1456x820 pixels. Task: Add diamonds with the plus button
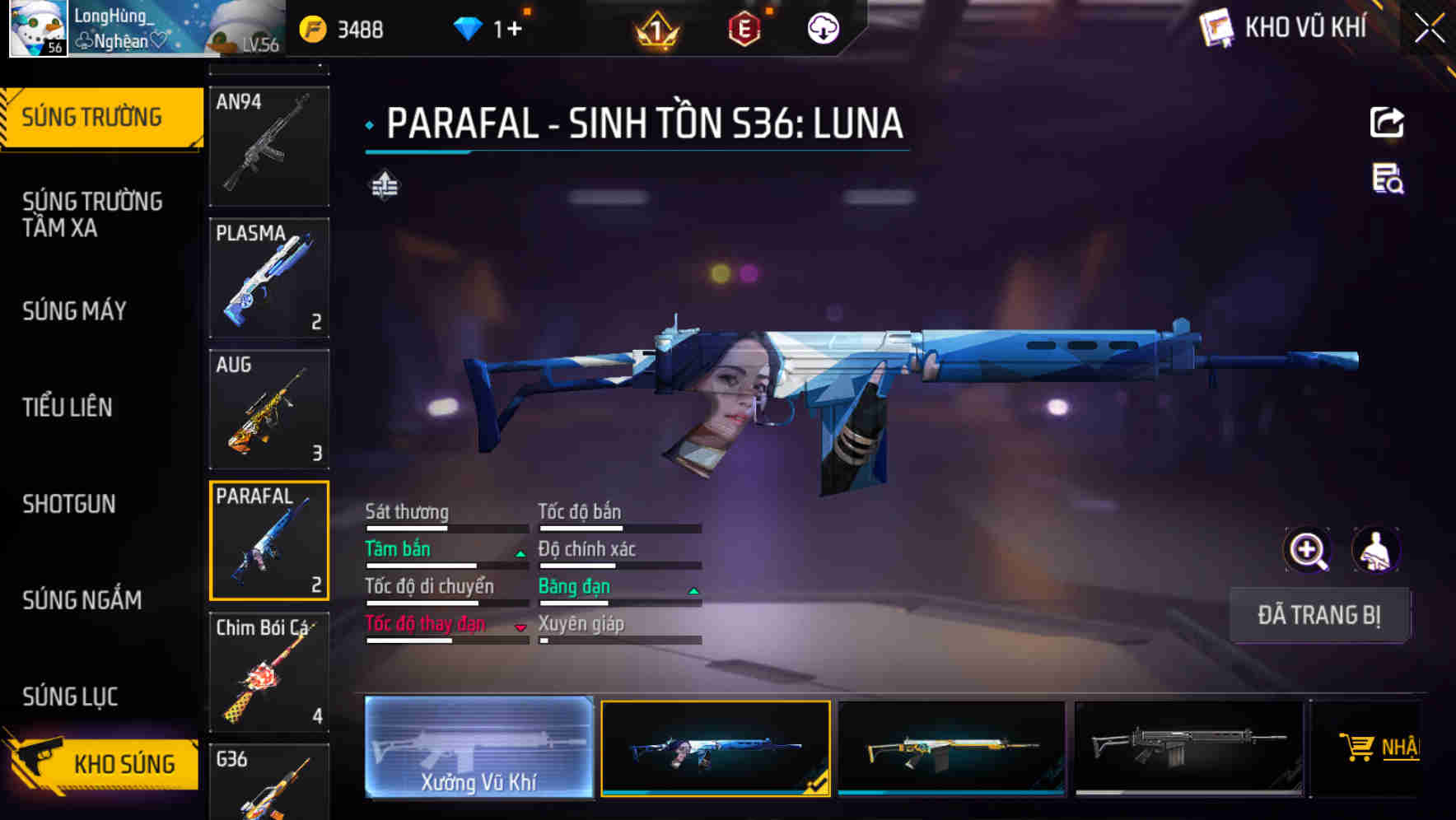point(514,30)
